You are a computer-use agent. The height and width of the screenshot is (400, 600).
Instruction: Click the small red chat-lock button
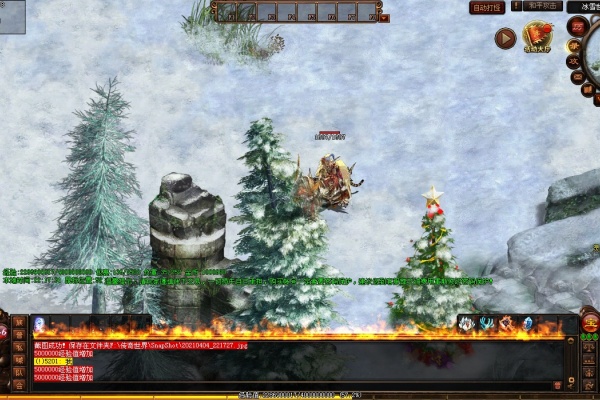click(556, 384)
